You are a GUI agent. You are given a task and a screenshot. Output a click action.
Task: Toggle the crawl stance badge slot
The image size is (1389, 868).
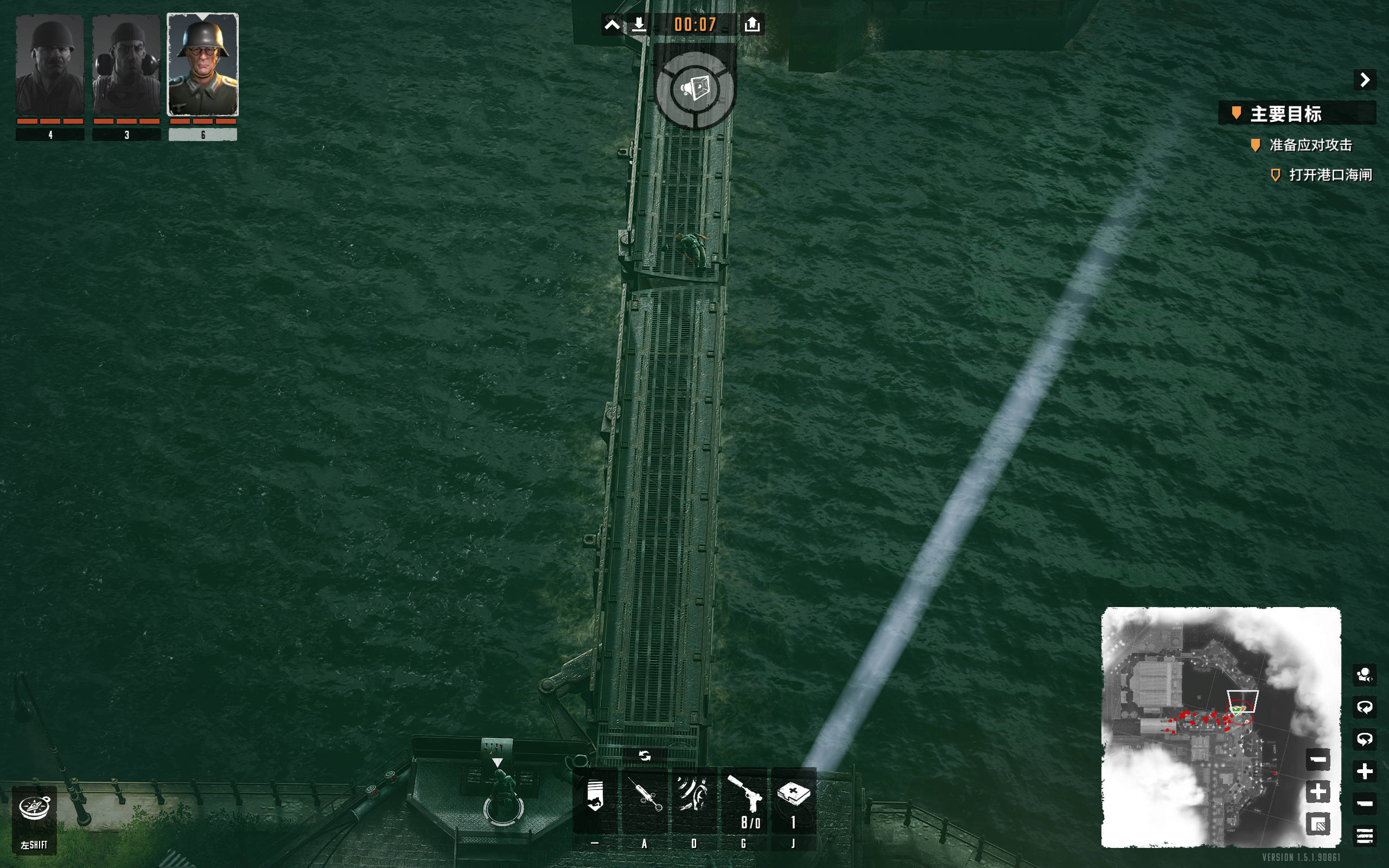click(595, 800)
